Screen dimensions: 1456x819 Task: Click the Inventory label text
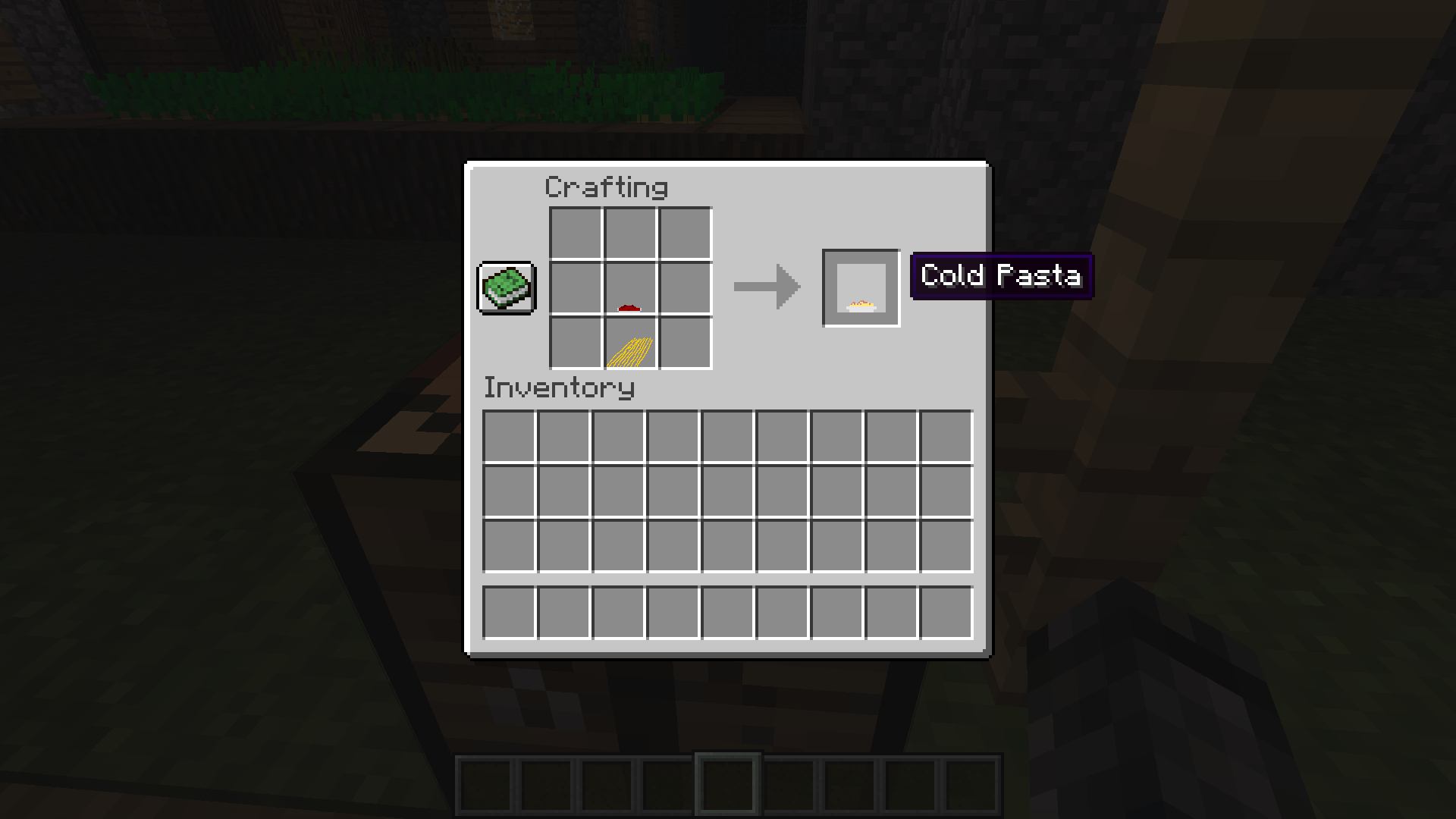click(x=559, y=388)
